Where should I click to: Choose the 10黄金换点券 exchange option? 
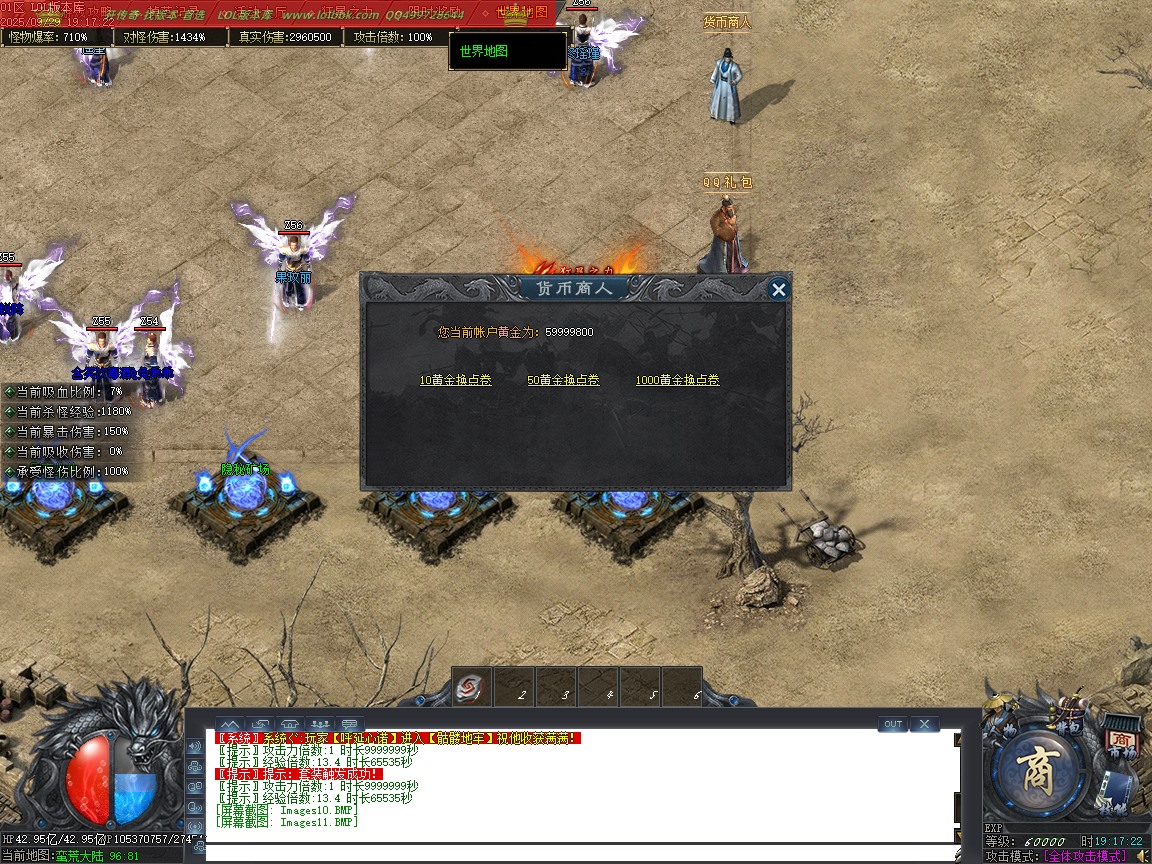[x=456, y=380]
